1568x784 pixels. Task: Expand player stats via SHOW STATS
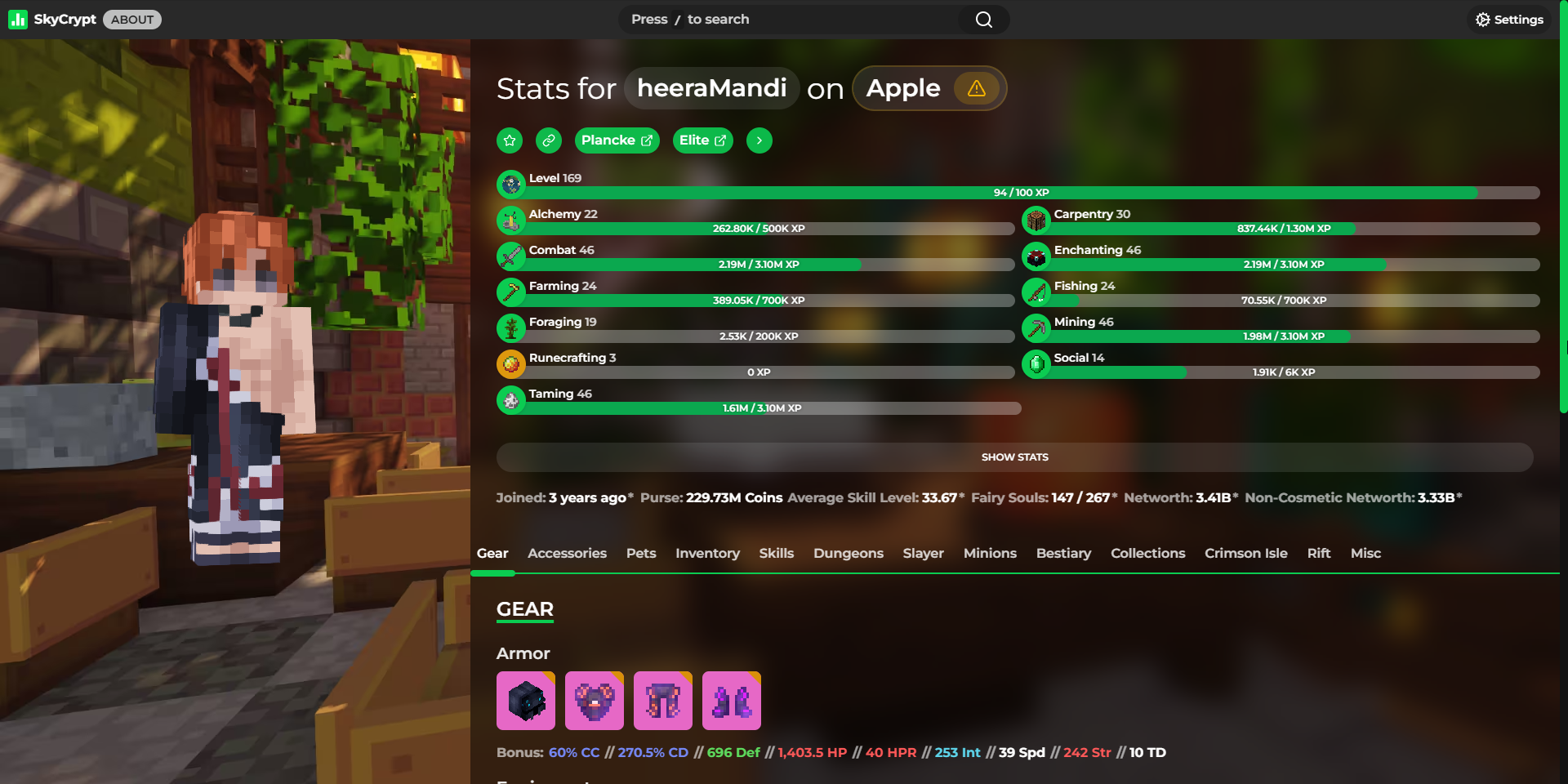[x=1014, y=457]
